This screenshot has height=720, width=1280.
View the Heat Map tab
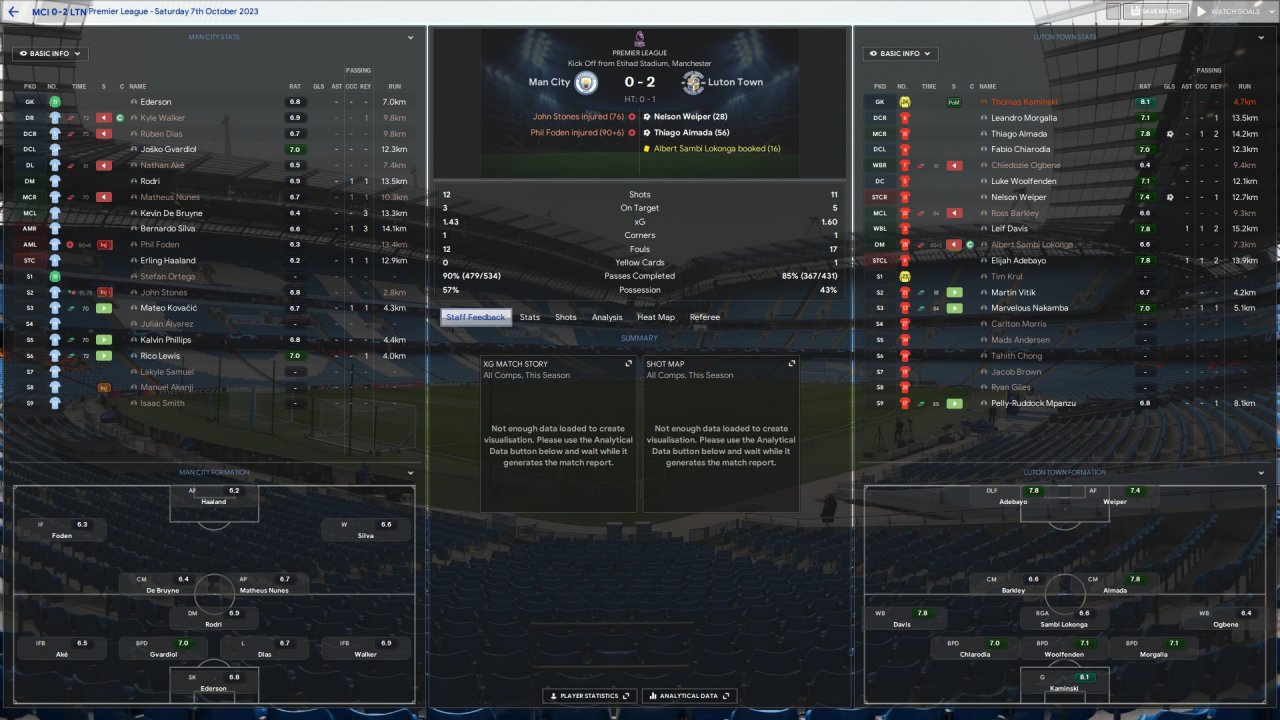click(x=656, y=317)
